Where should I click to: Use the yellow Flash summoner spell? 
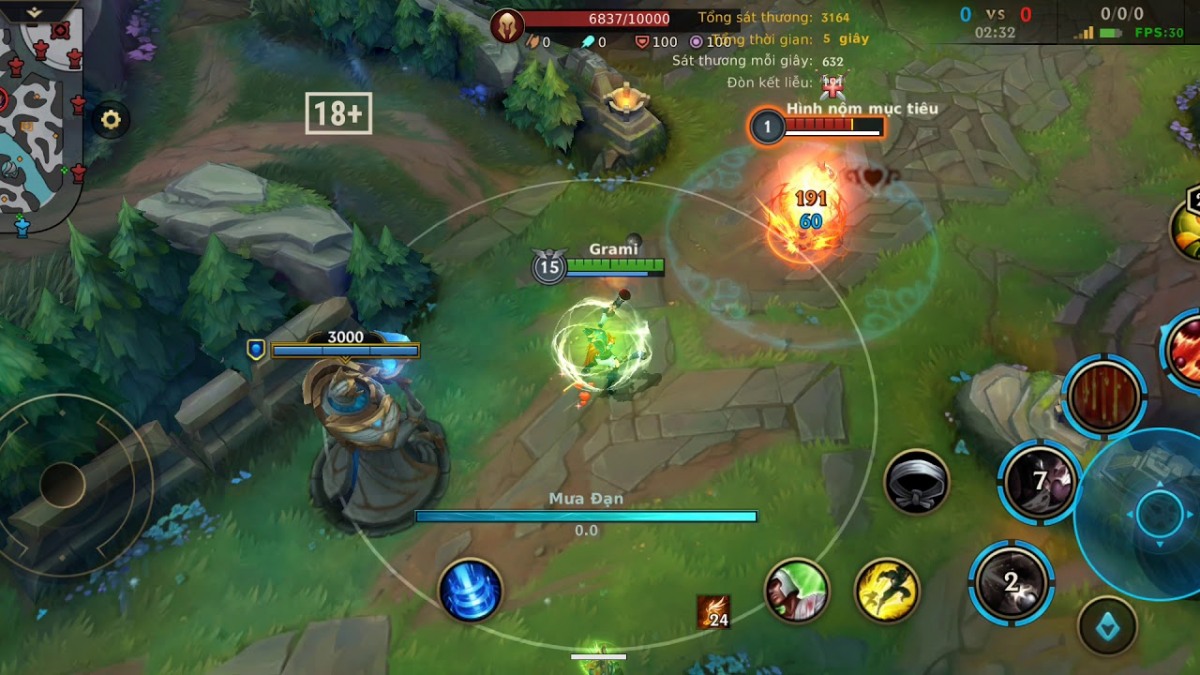tap(887, 590)
